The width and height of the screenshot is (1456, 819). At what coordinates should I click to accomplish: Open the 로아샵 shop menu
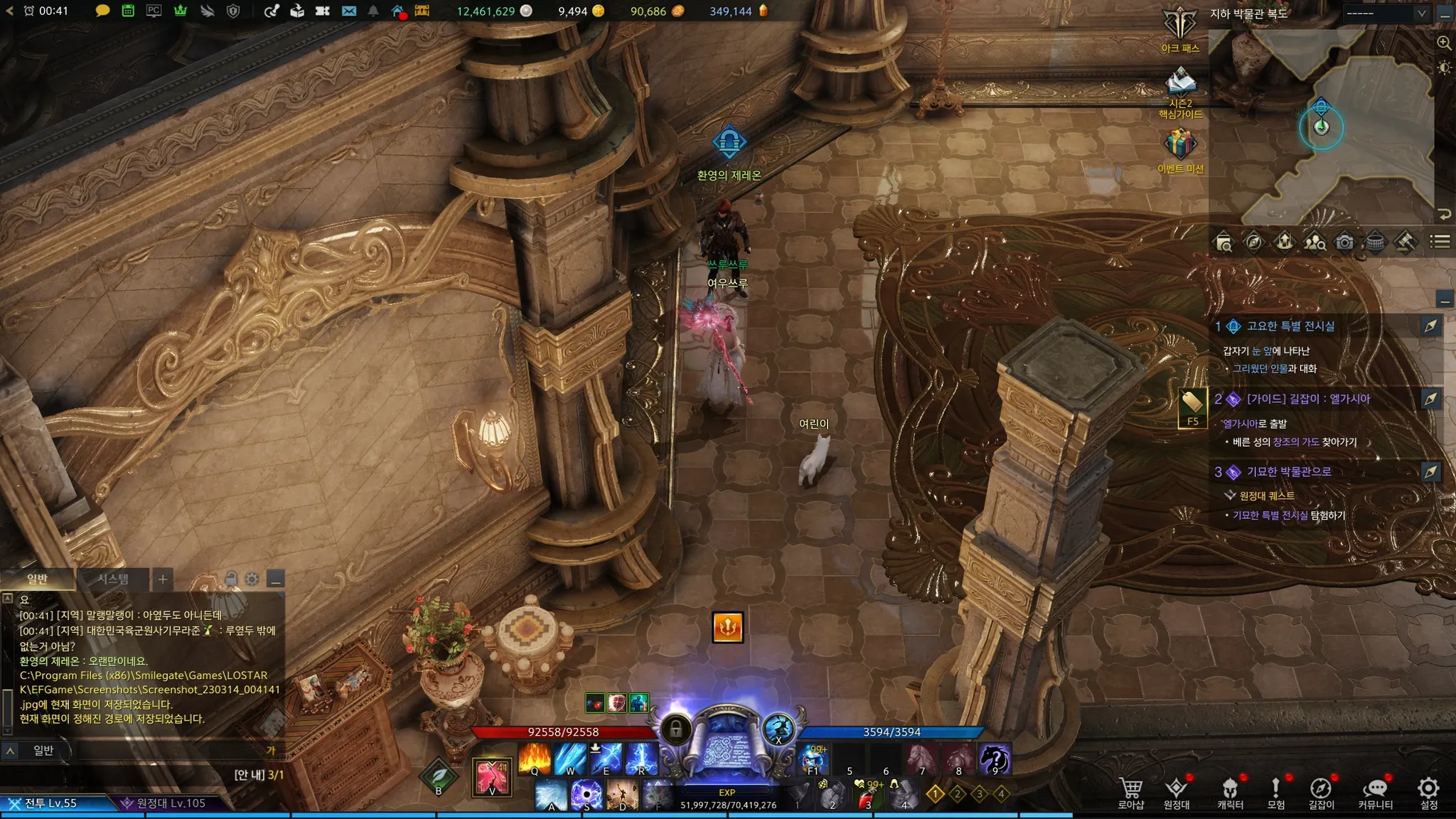(x=1130, y=792)
